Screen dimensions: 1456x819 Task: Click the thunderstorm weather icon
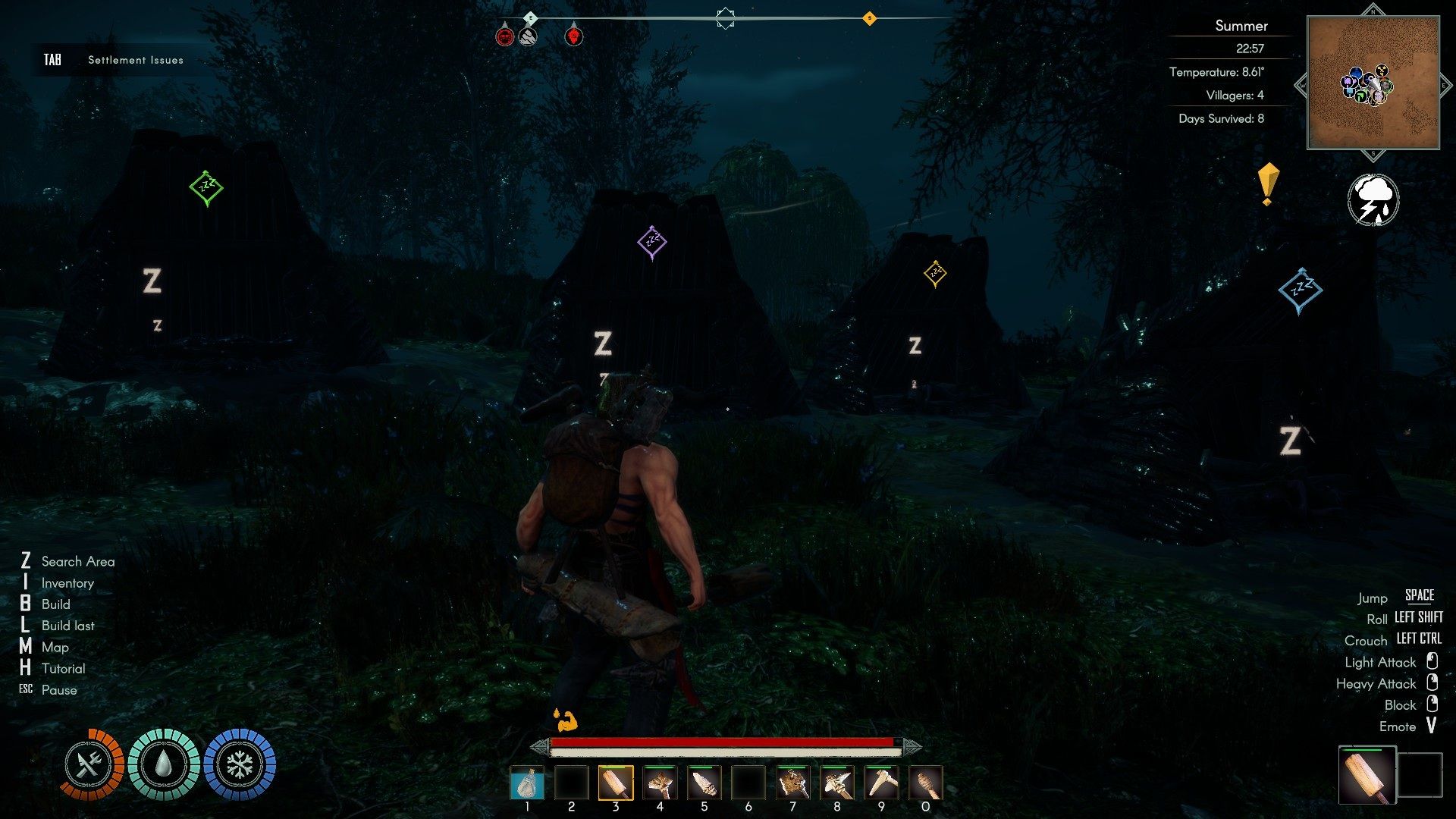coord(1373,200)
